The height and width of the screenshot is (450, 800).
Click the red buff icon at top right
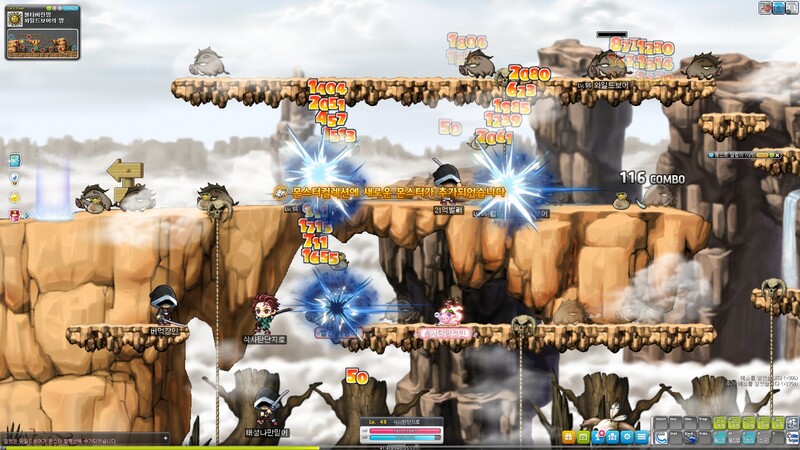point(766,8)
